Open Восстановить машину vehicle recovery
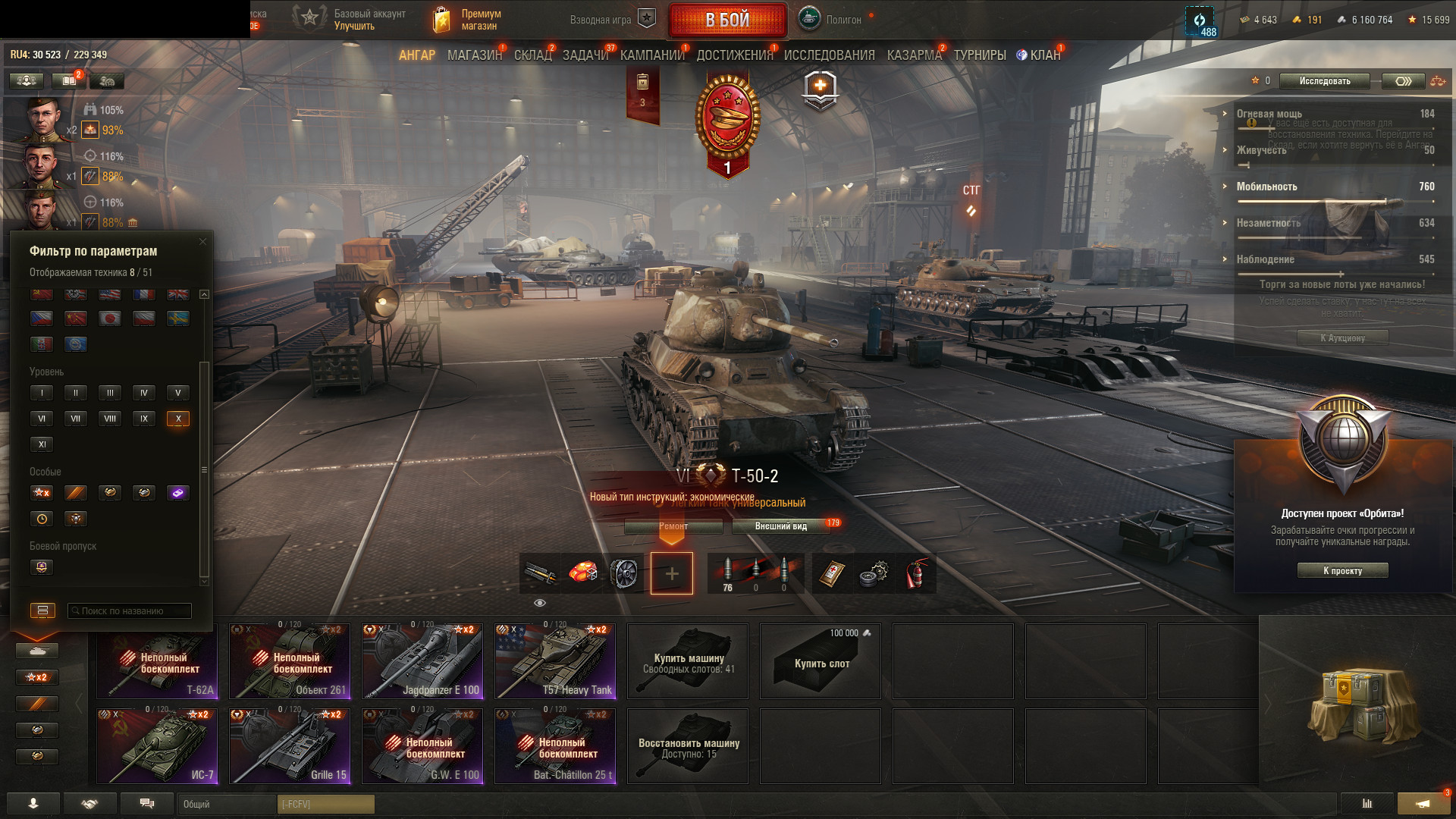 pyautogui.click(x=688, y=746)
